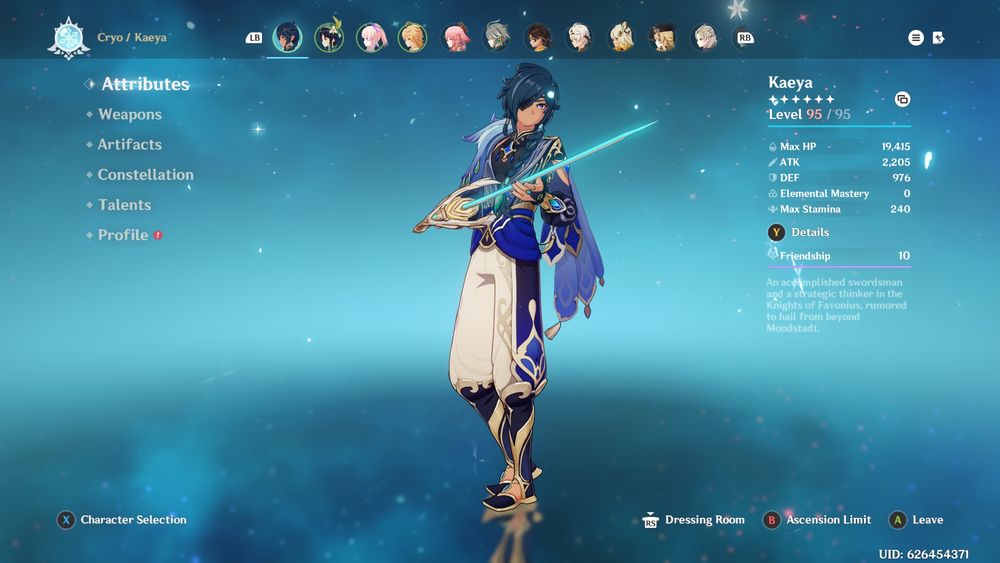View Kaeya's Talents
Viewport: 1000px width, 563px height.
[x=124, y=205]
